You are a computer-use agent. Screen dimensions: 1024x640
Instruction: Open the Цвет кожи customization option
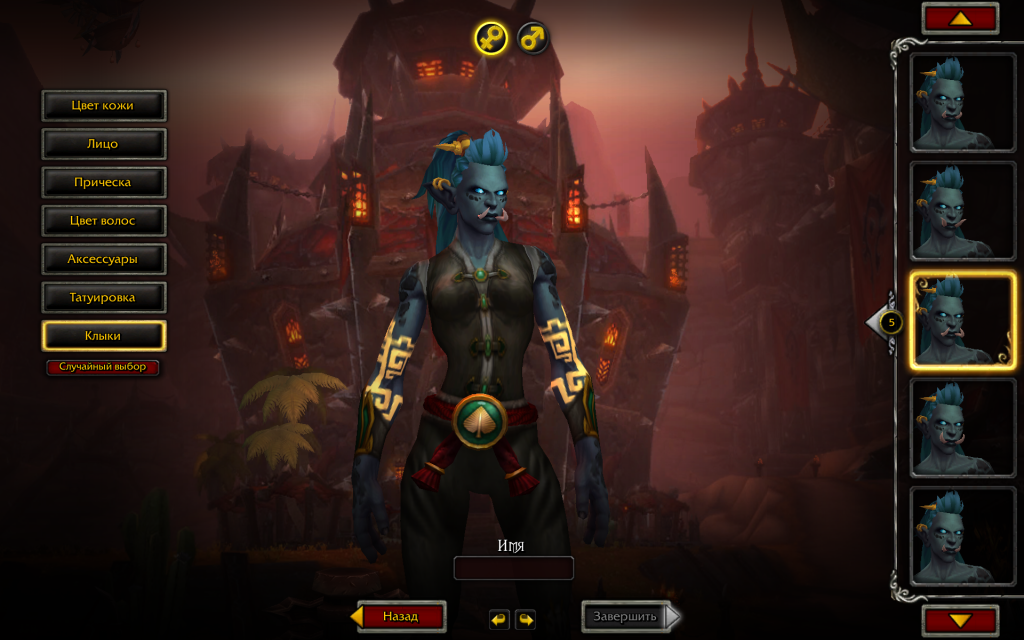[103, 105]
